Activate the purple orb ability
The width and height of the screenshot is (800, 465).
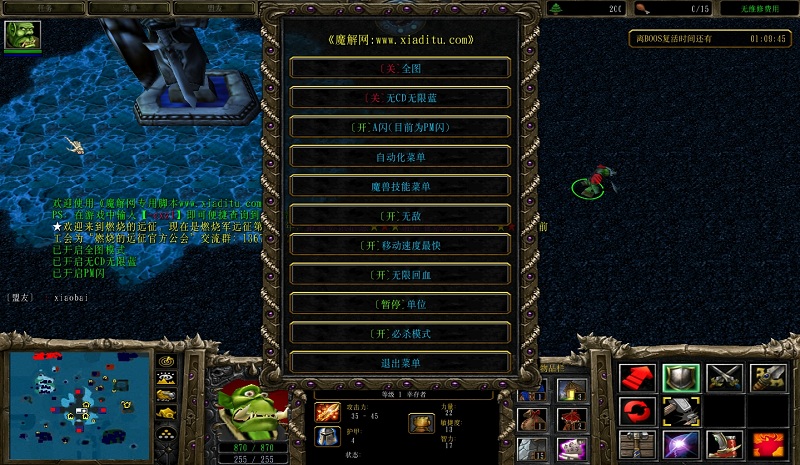[680, 443]
